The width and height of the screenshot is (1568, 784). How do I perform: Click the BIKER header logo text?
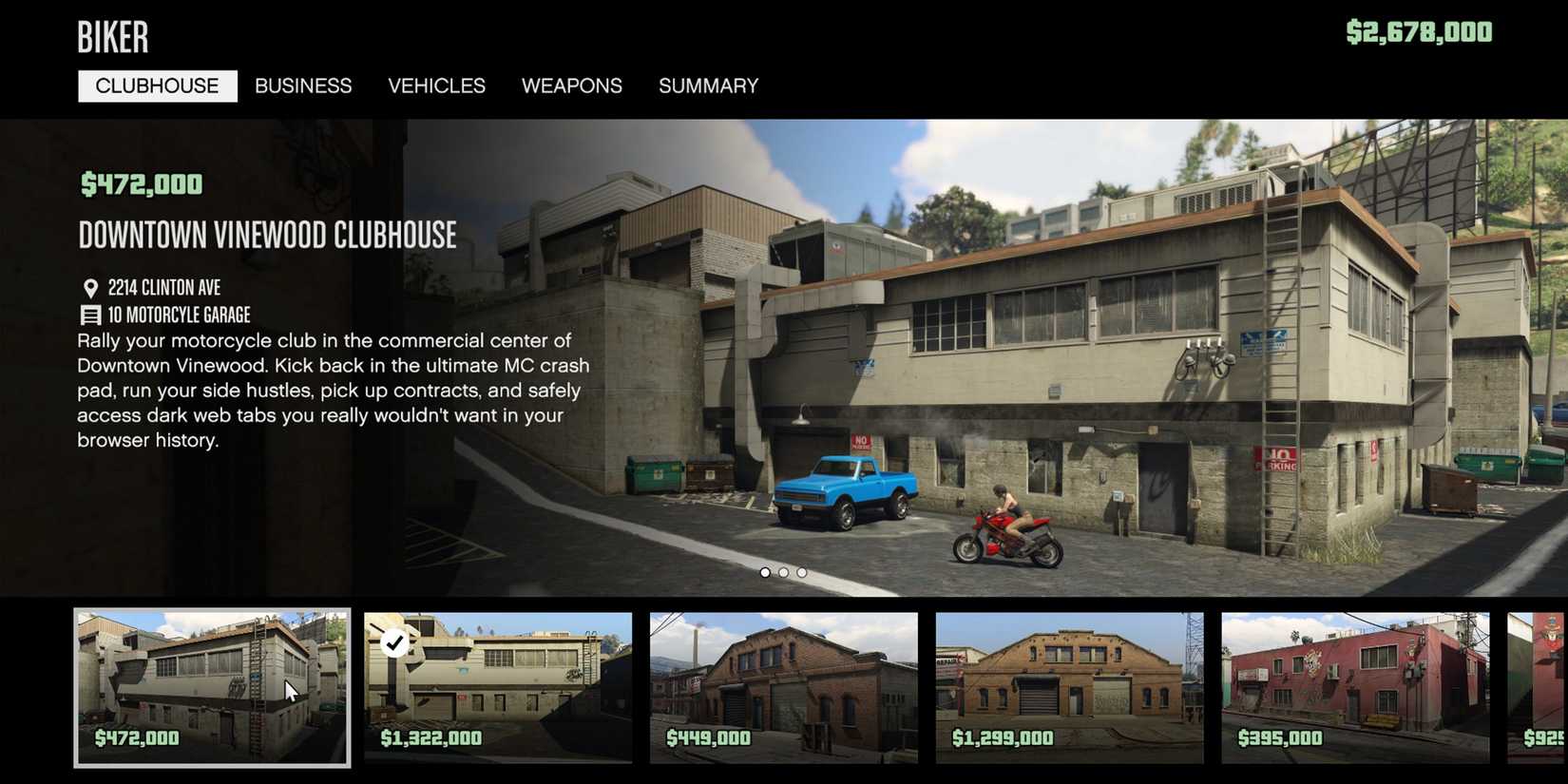(112, 37)
